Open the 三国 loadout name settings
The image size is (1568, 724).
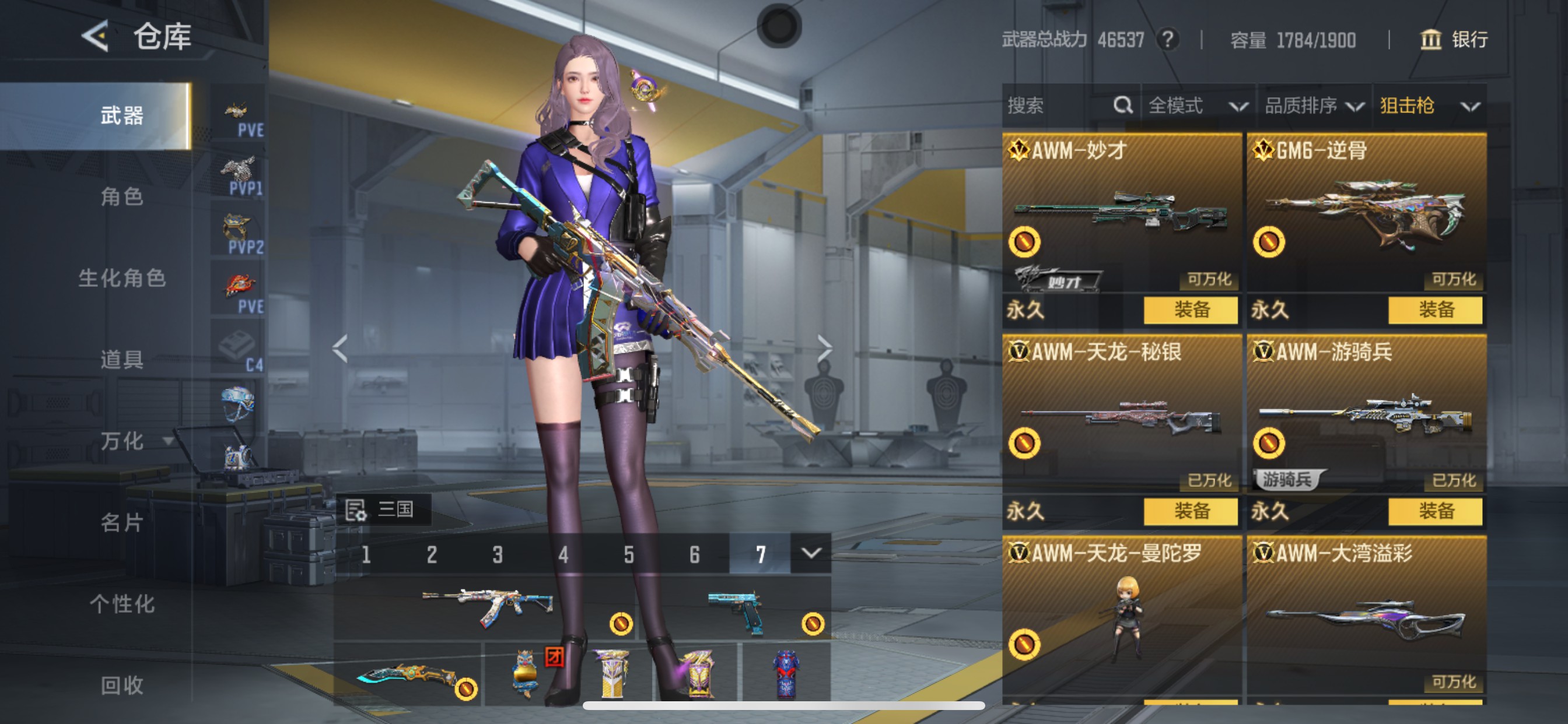click(x=383, y=509)
